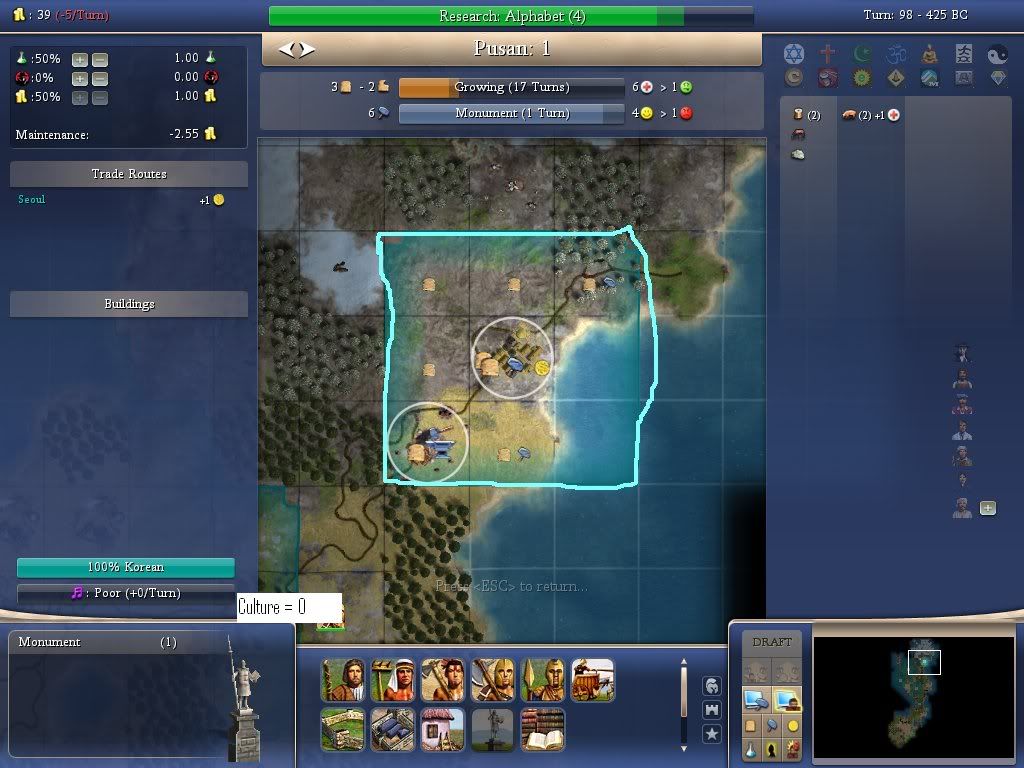The height and width of the screenshot is (768, 1024).
Task: Select the Chariot unit for production
Action: tap(592, 680)
